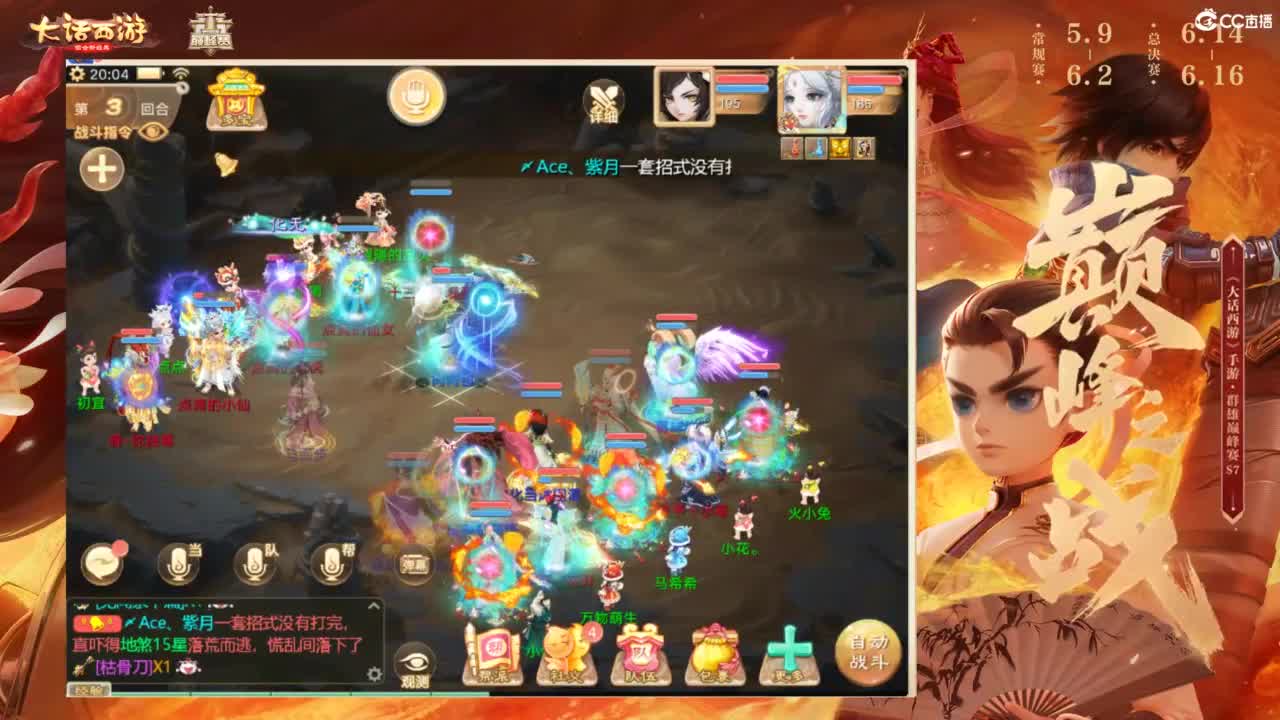Viewport: 1280px width, 720px height.
Task: Click the red HP bar of the white-haired character
Action: pyautogui.click(x=871, y=79)
